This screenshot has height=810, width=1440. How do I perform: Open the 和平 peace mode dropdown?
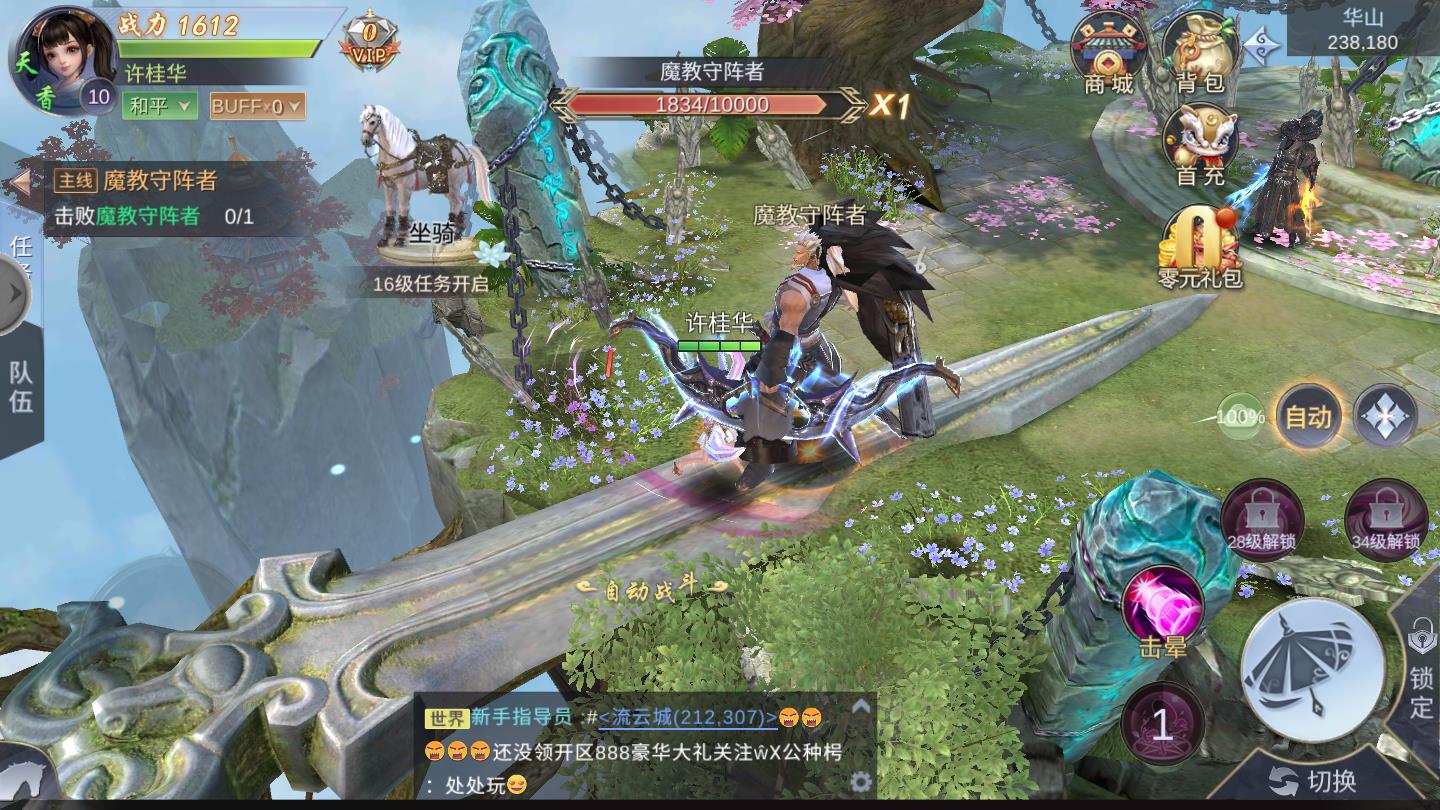tap(160, 104)
